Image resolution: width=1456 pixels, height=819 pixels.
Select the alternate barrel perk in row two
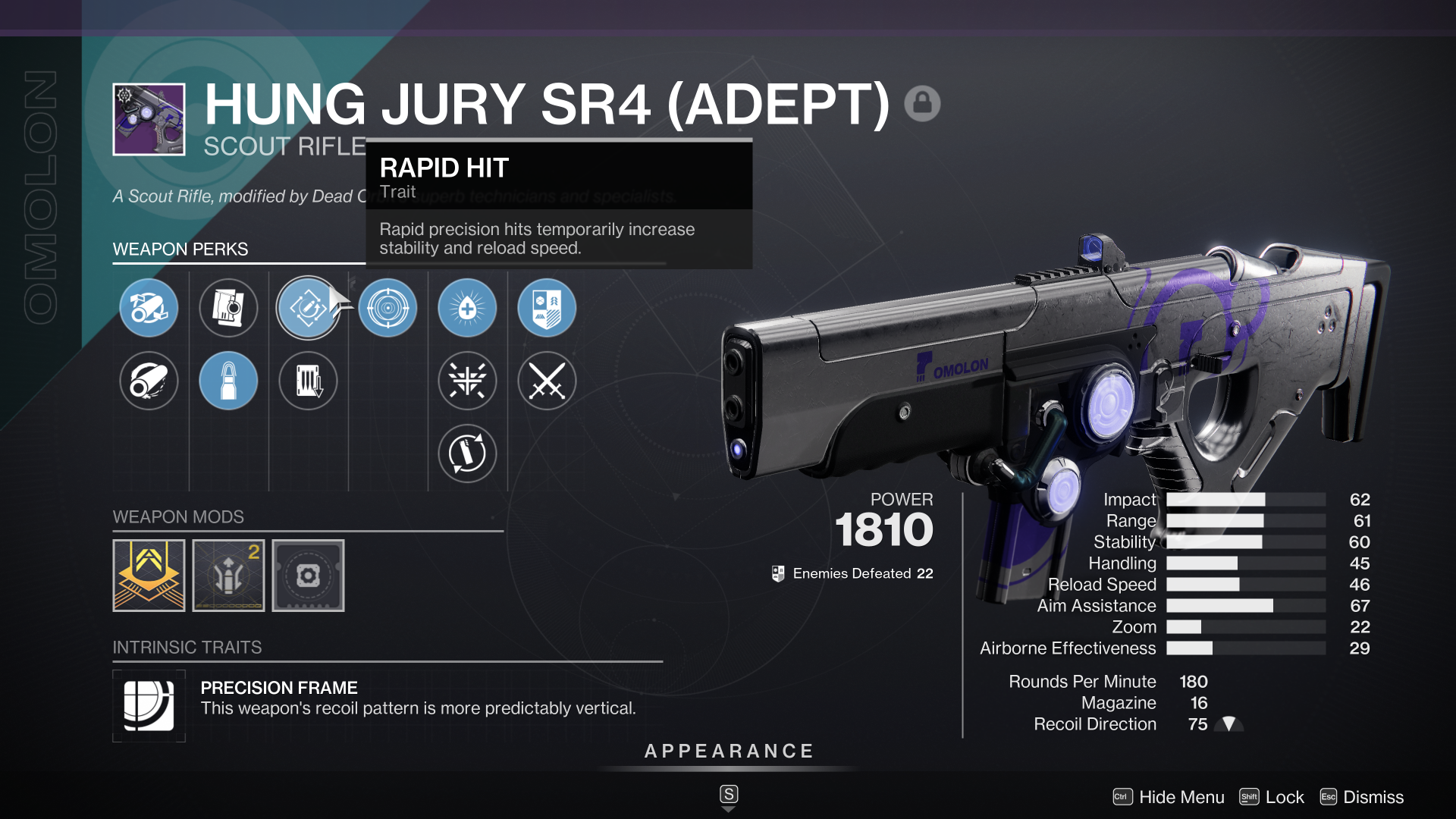[x=149, y=381]
